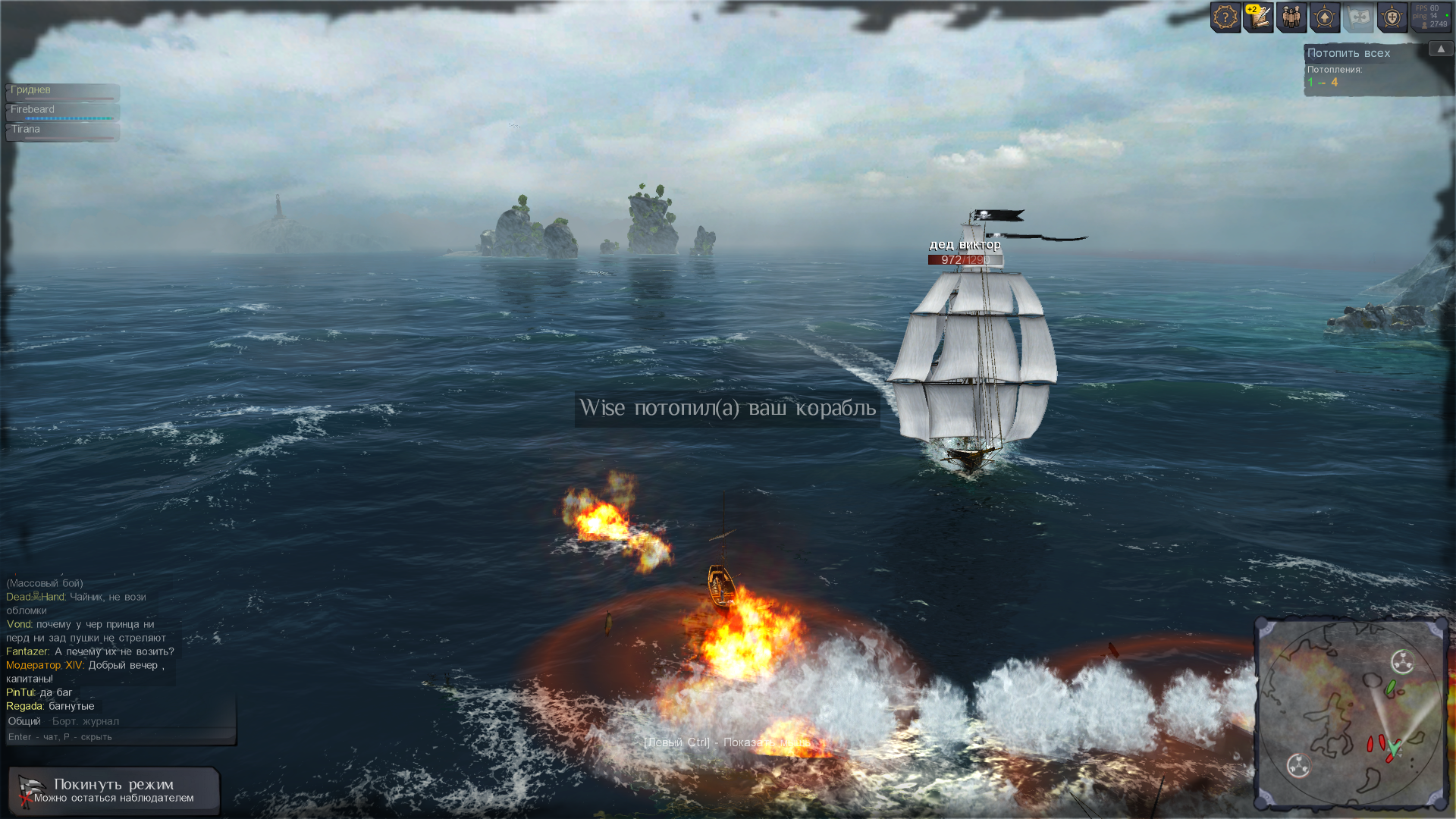
Task: Select the crew management icon
Action: tap(1291, 17)
